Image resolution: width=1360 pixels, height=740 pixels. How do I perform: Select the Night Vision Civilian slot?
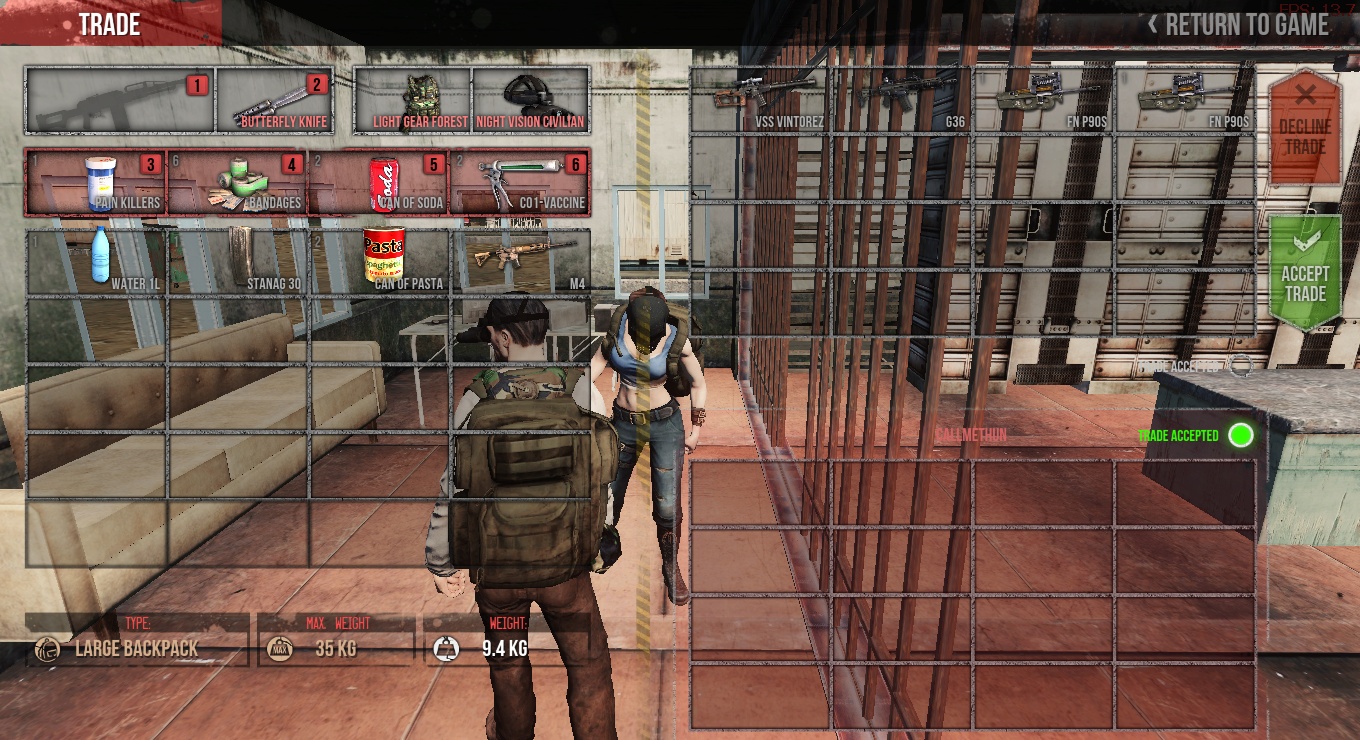click(530, 101)
